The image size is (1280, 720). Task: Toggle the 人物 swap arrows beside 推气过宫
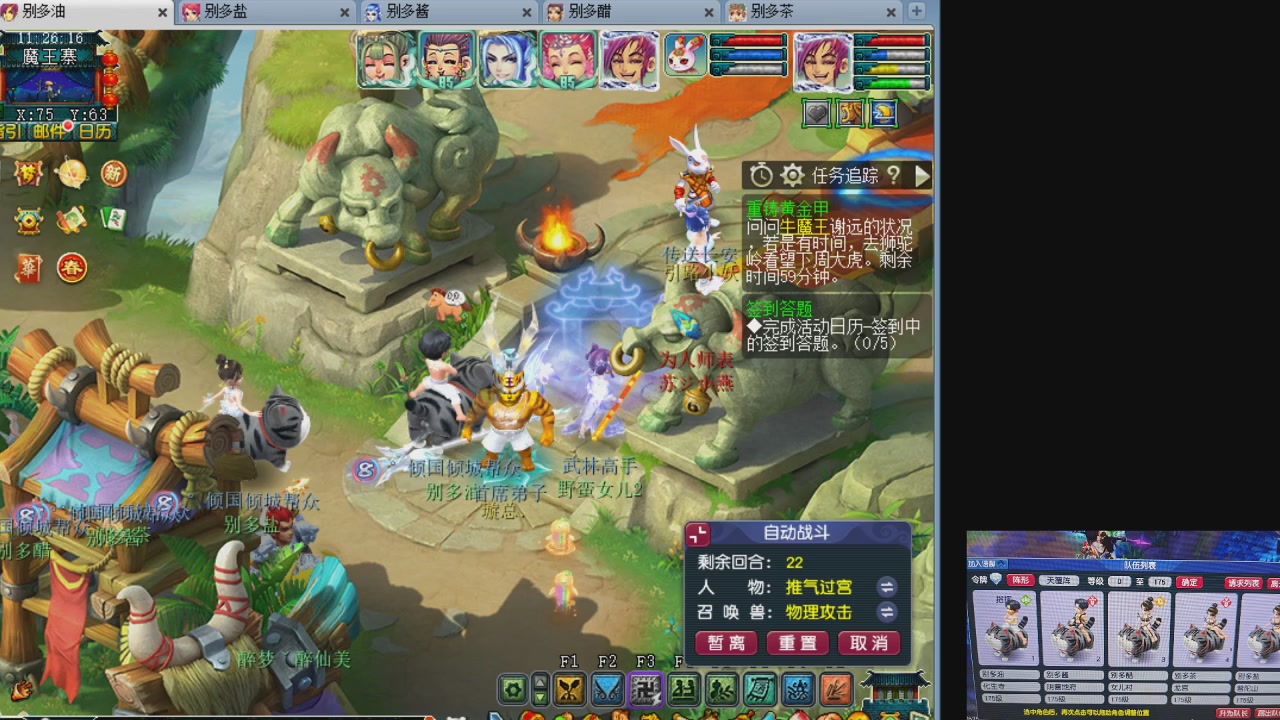[886, 588]
